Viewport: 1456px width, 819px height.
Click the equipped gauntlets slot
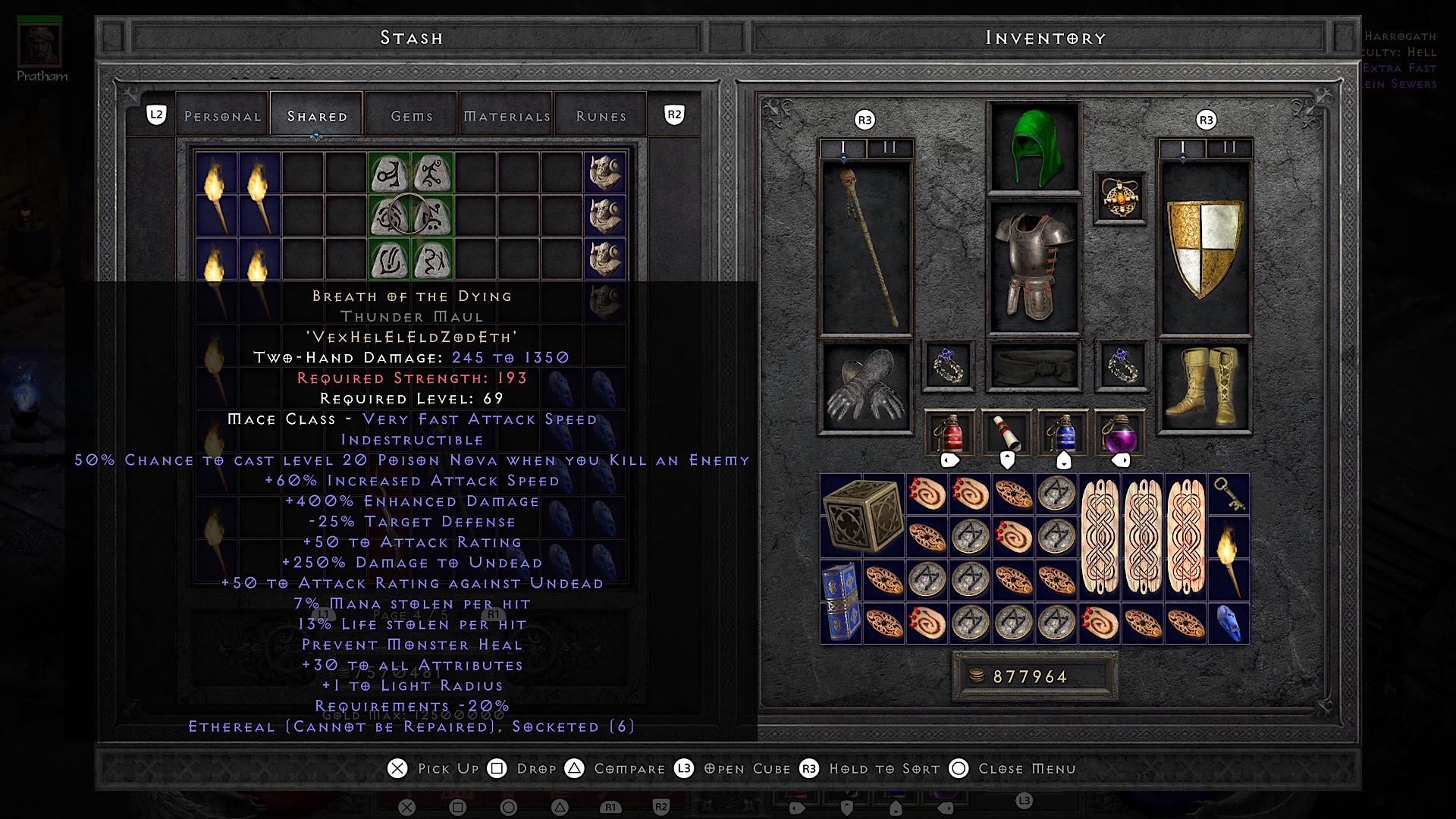865,387
